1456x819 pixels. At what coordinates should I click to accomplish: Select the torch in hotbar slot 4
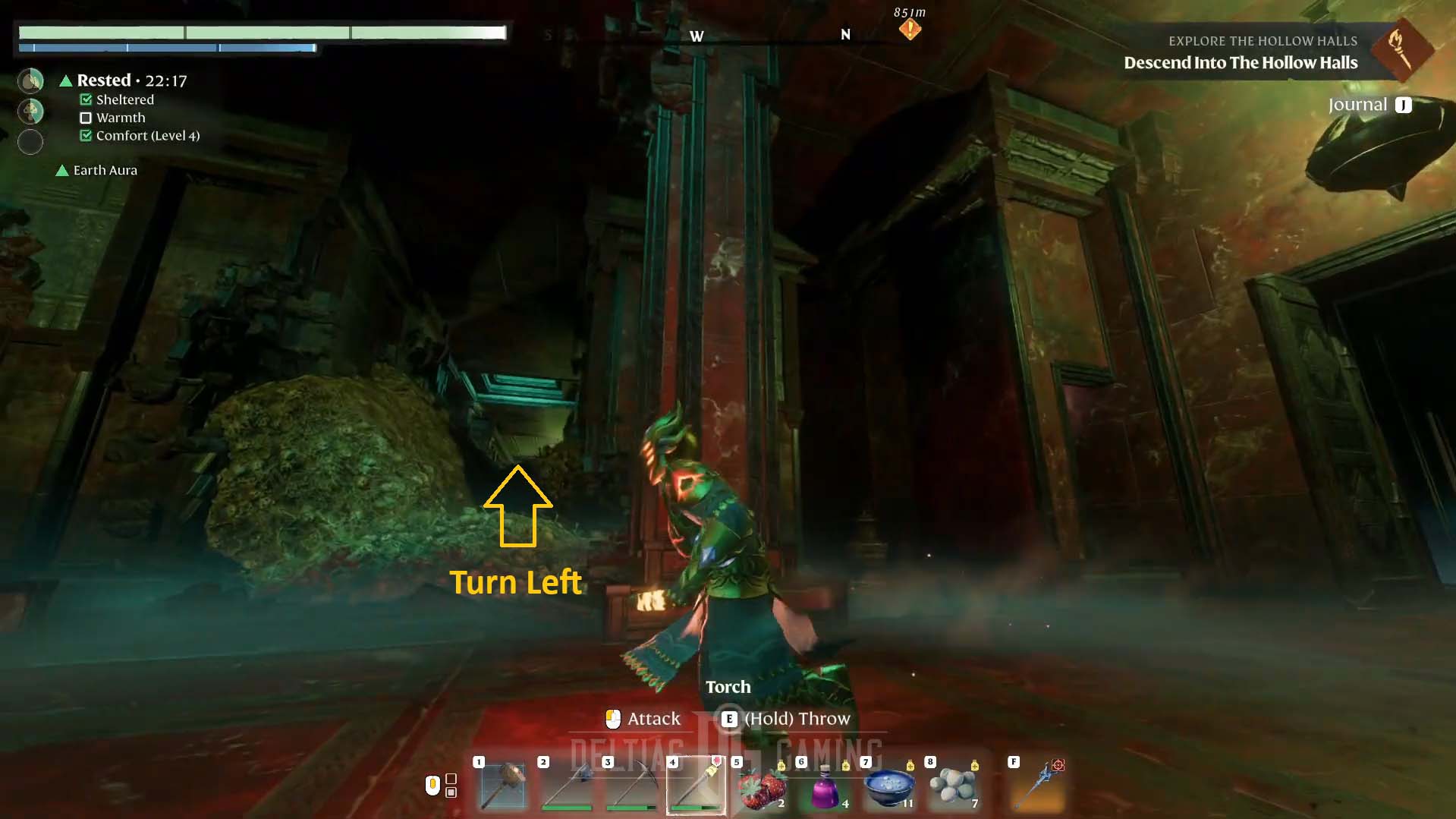696,786
